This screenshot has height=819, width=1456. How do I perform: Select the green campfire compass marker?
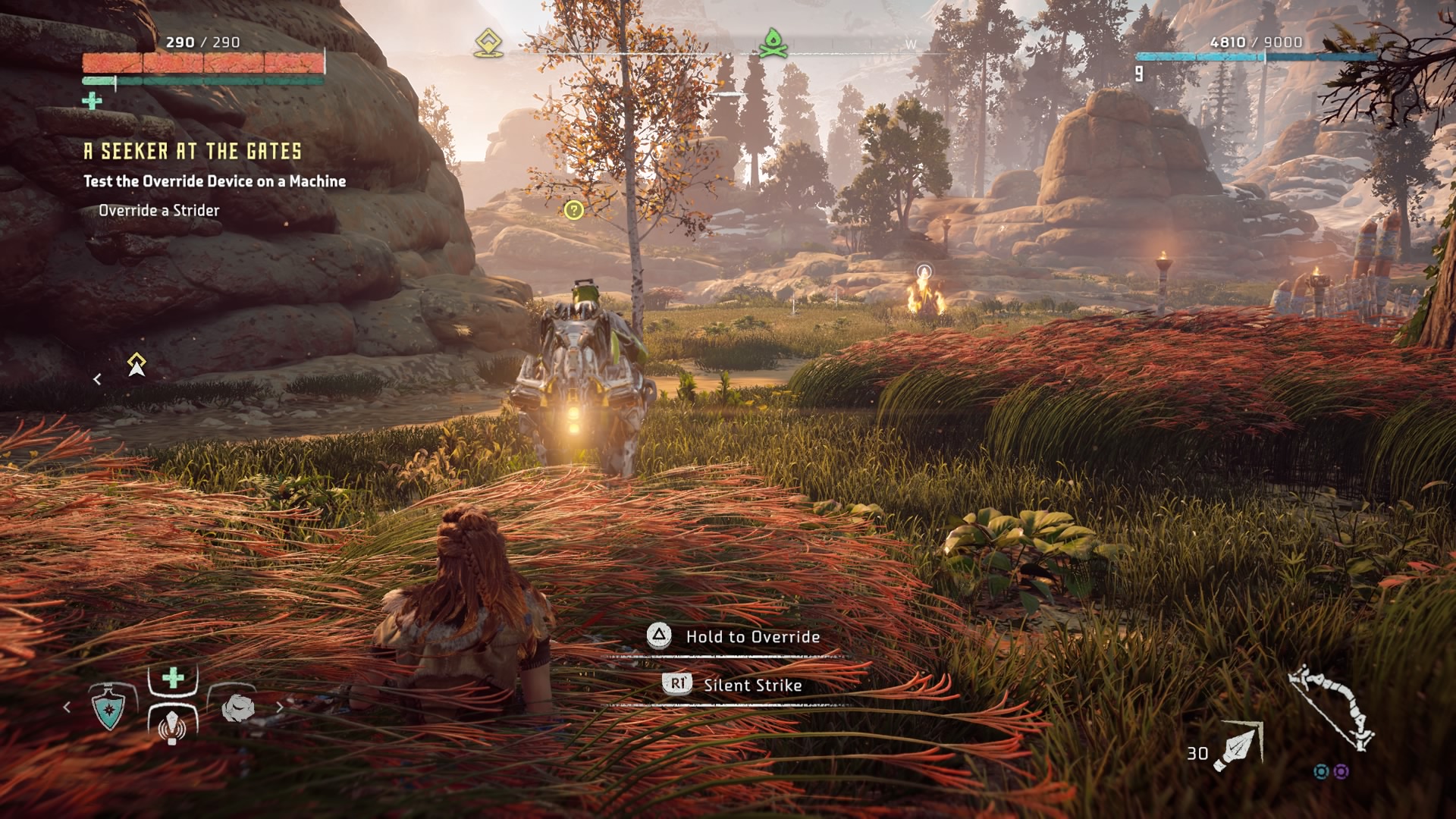773,43
